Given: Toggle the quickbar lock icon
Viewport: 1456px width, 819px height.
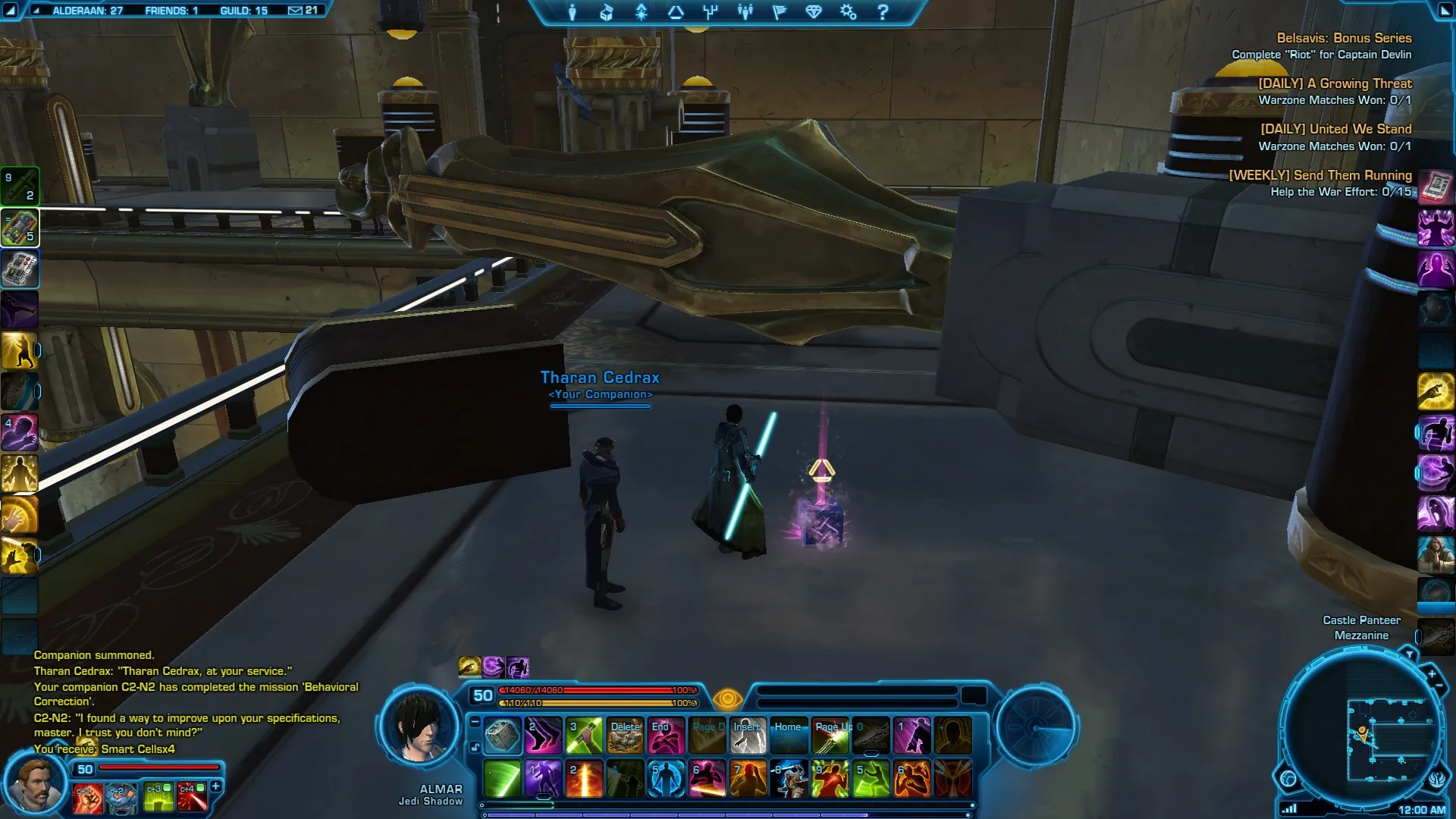Looking at the screenshot, I should [x=475, y=747].
